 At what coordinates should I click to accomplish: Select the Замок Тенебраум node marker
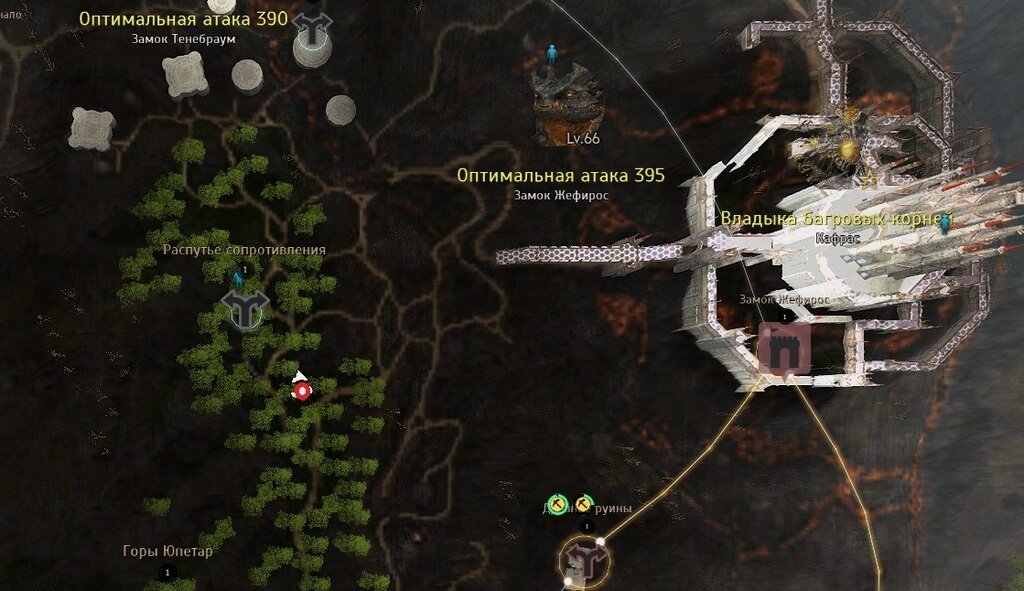312,34
